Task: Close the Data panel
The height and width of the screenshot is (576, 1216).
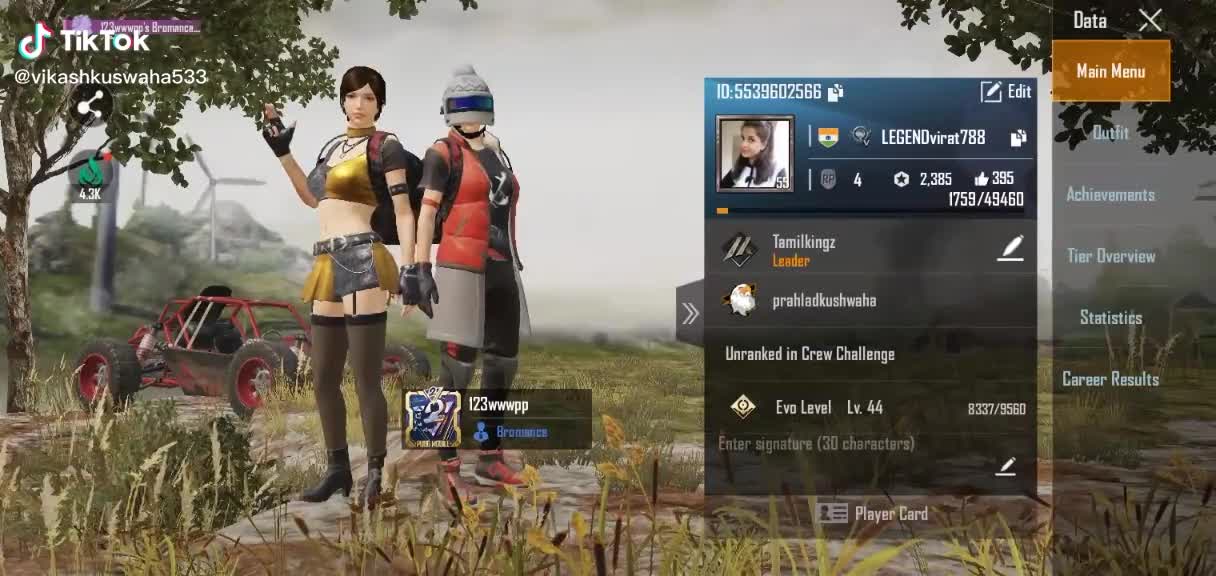Action: (x=1150, y=20)
